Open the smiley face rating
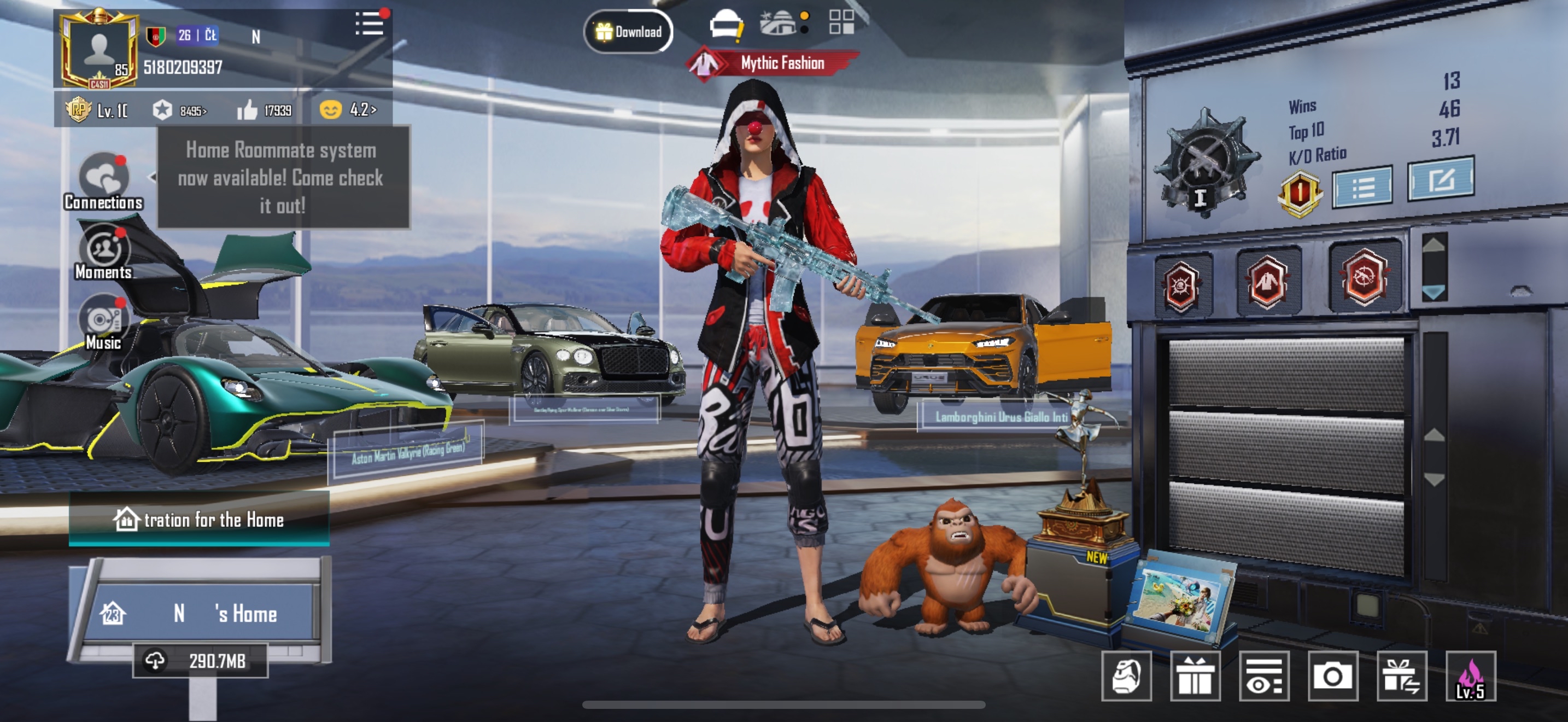Screen dimensions: 1568x722 coord(348,109)
